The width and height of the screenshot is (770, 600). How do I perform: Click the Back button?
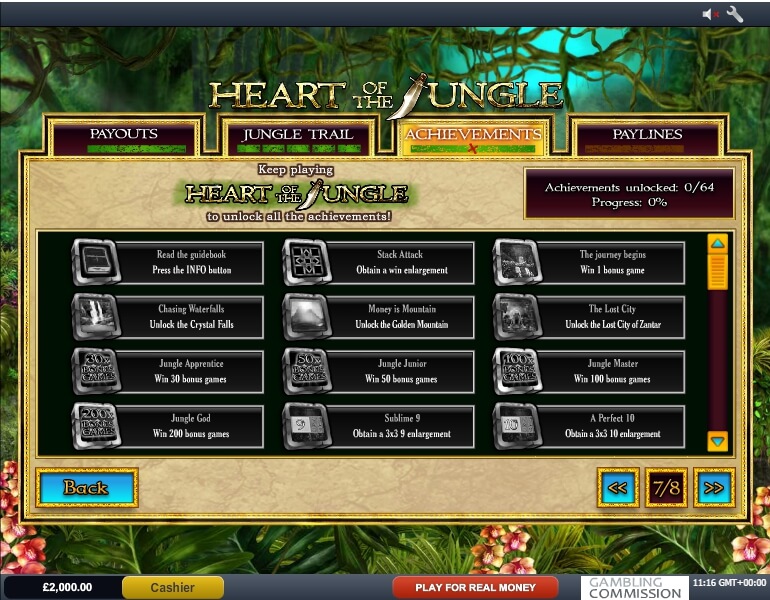click(86, 488)
